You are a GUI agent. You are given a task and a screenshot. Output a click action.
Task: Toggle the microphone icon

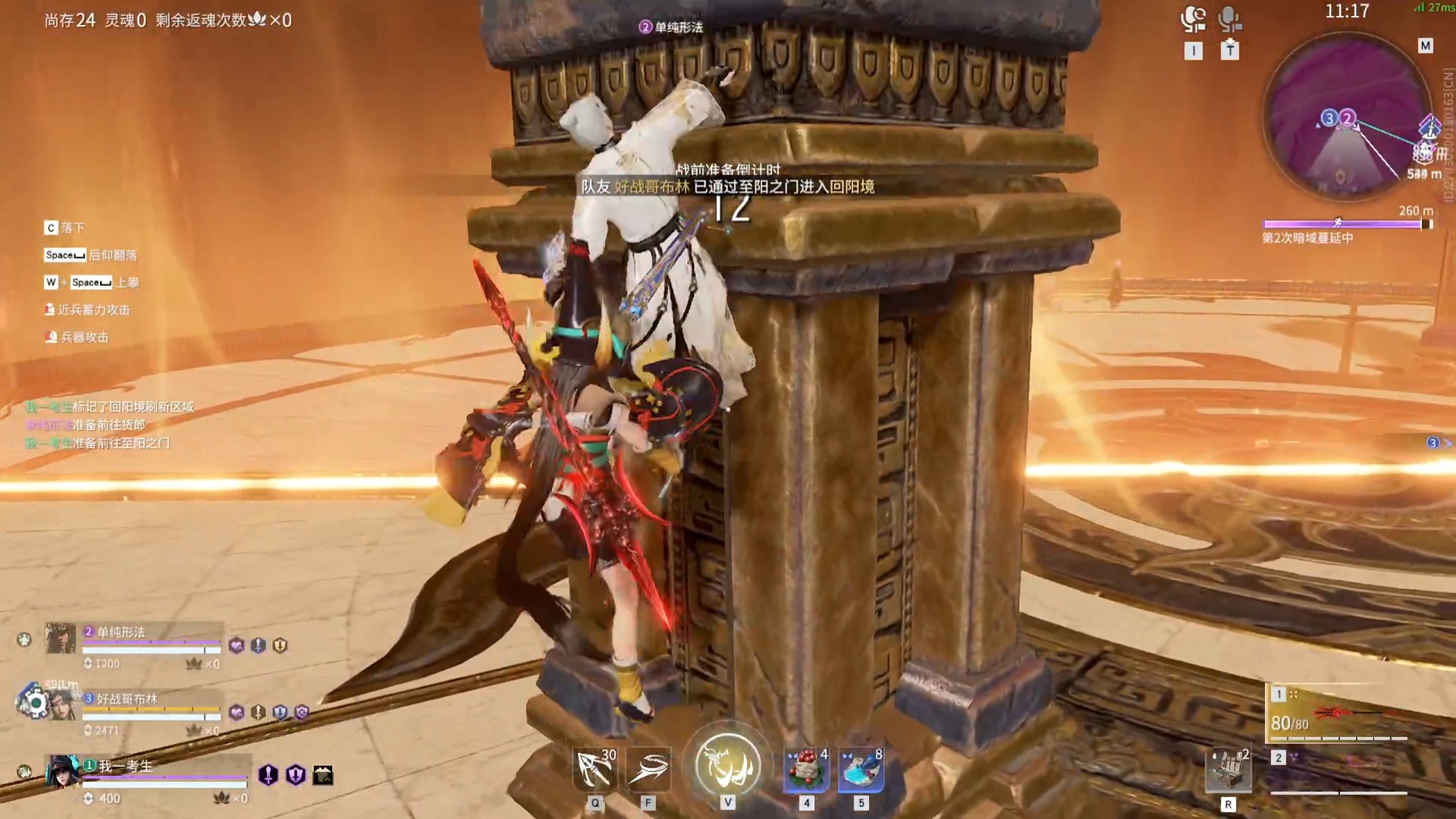point(1229,19)
